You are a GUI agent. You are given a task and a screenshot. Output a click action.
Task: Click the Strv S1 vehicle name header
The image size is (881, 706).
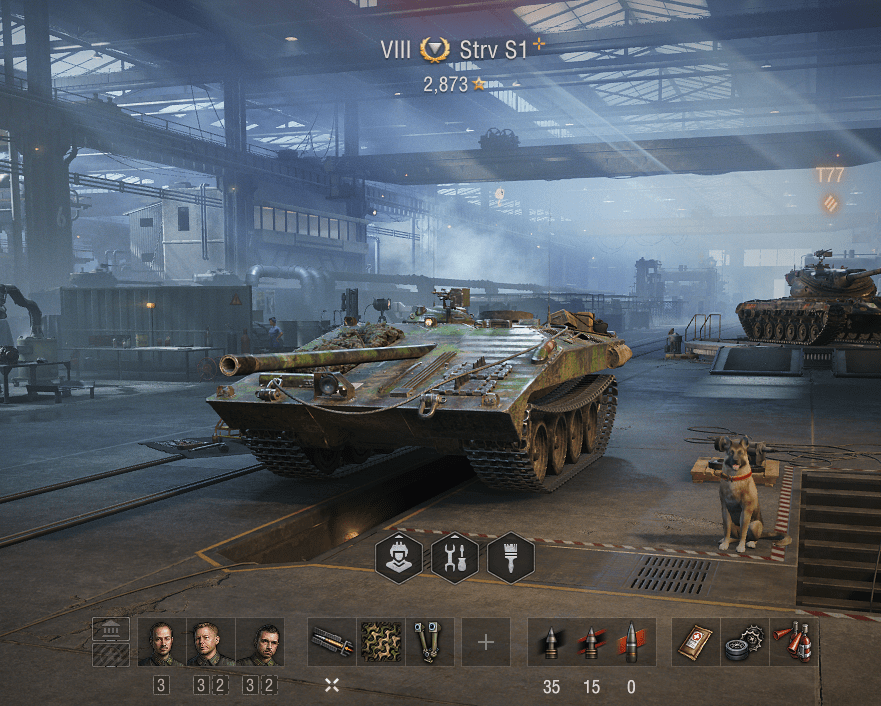[492, 49]
